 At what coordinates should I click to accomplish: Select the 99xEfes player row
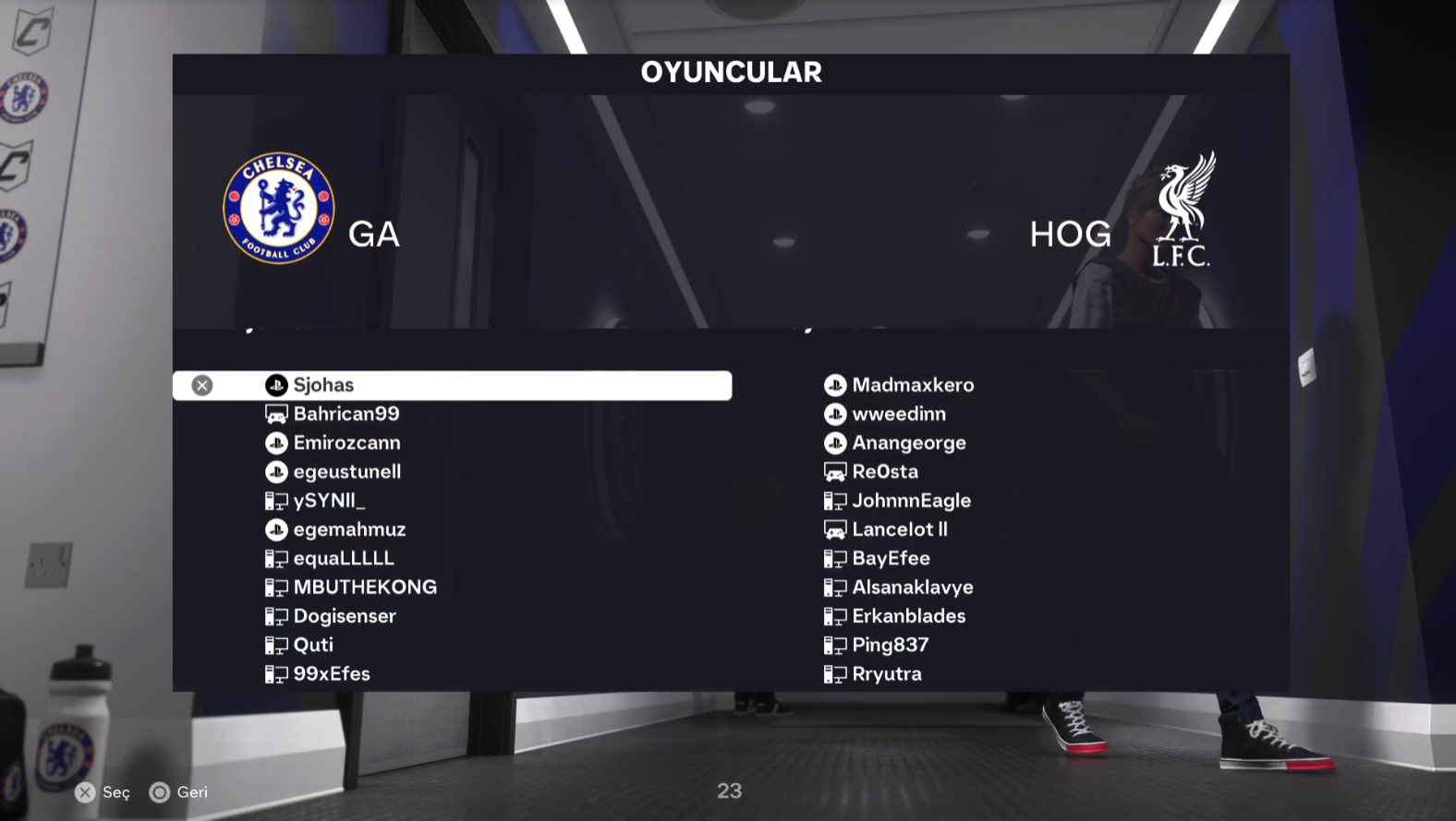coord(331,674)
